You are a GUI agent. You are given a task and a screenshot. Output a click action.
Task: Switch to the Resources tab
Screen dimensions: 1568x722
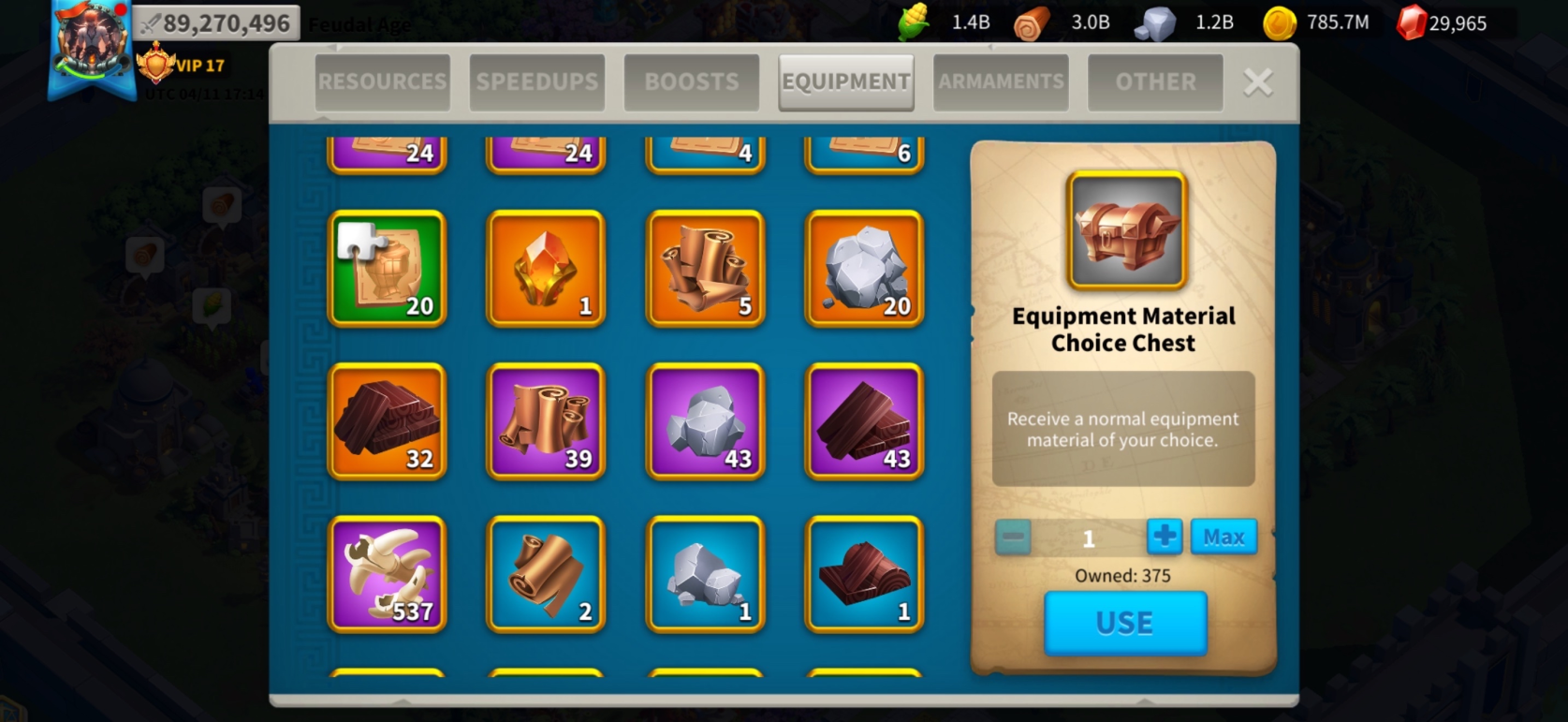pyautogui.click(x=382, y=82)
